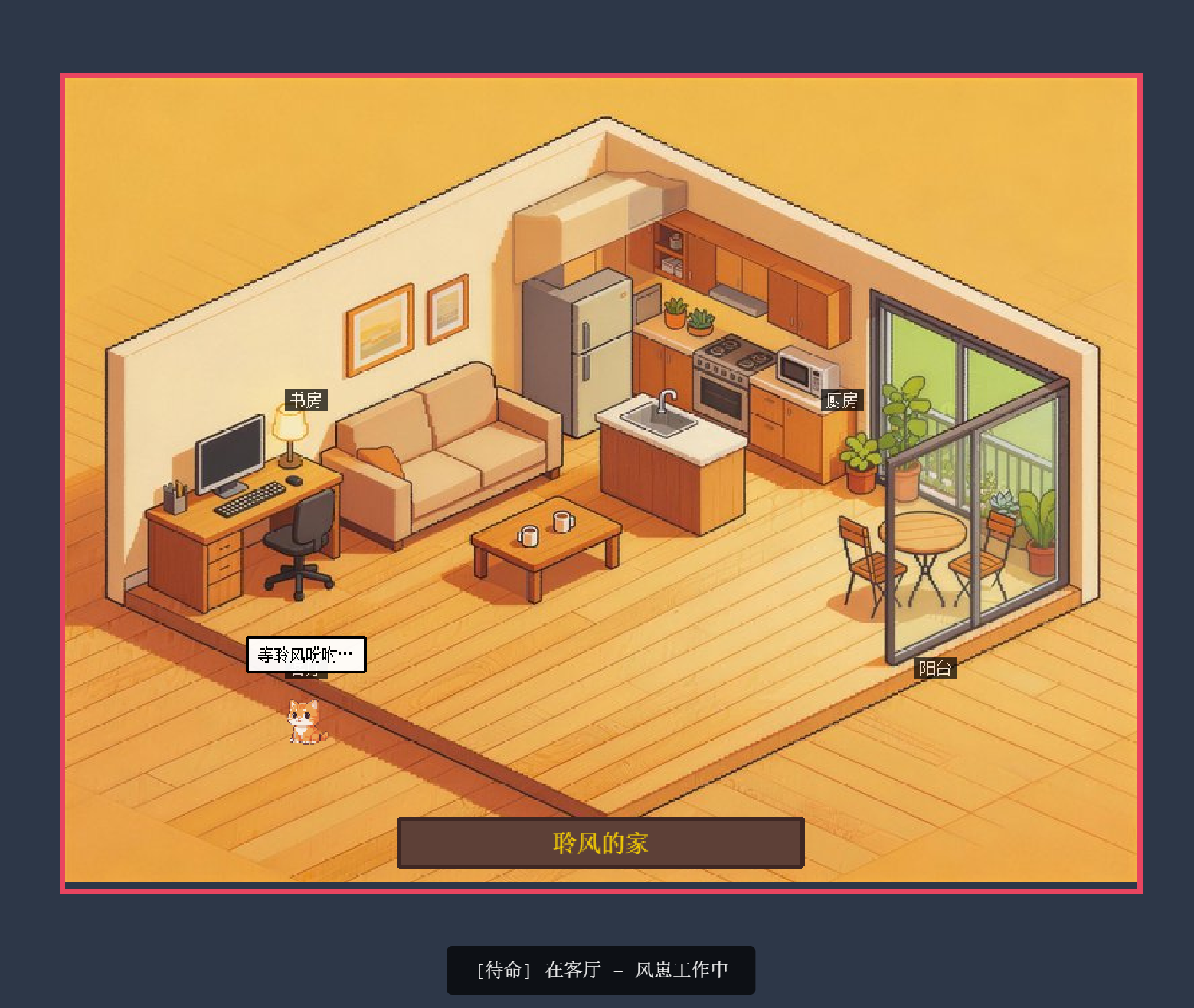Click the 等聆风吩咐 speech bubble
This screenshot has height=1008, width=1194.
point(306,654)
